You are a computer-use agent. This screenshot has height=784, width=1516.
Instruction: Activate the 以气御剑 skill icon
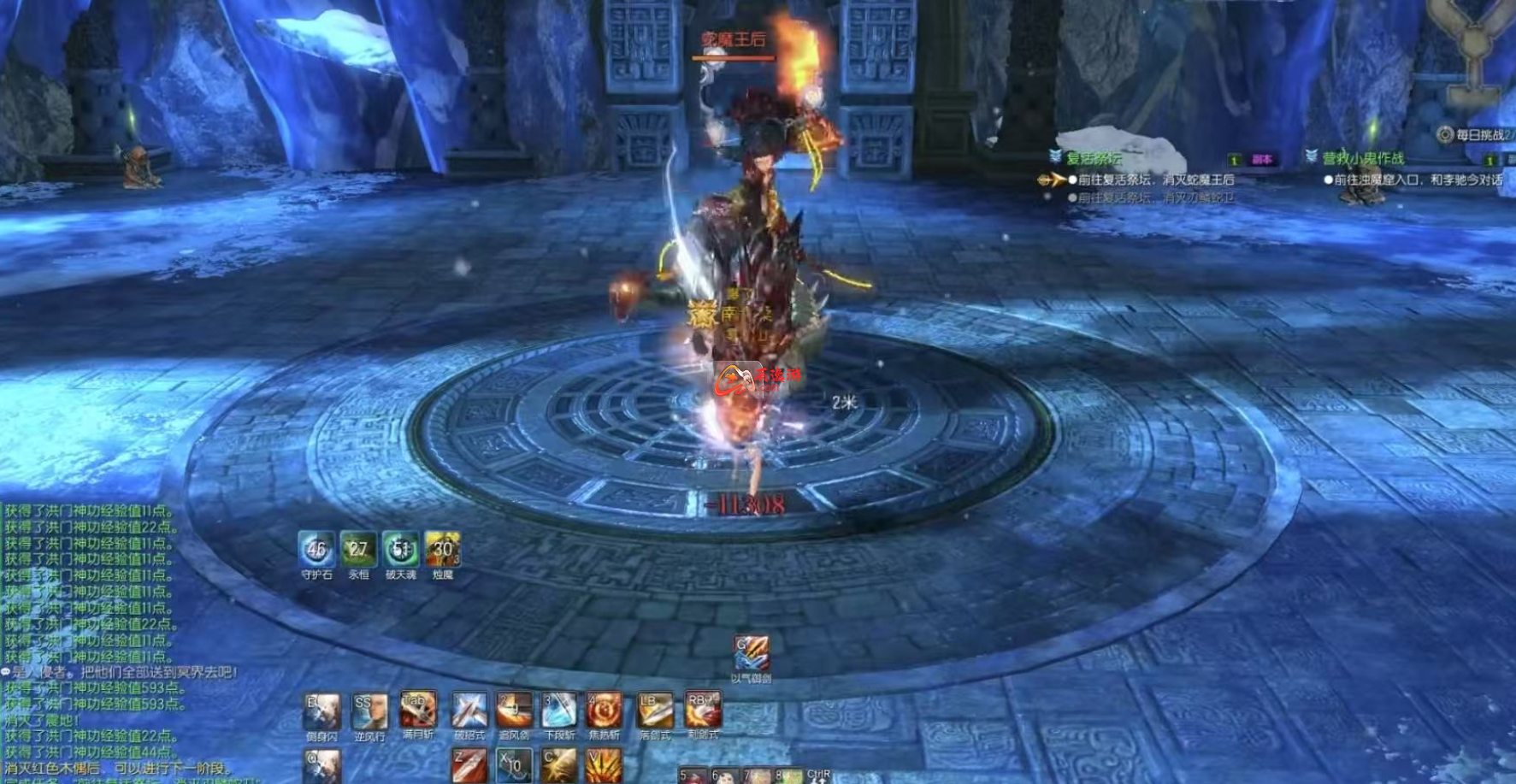pyautogui.click(x=752, y=654)
